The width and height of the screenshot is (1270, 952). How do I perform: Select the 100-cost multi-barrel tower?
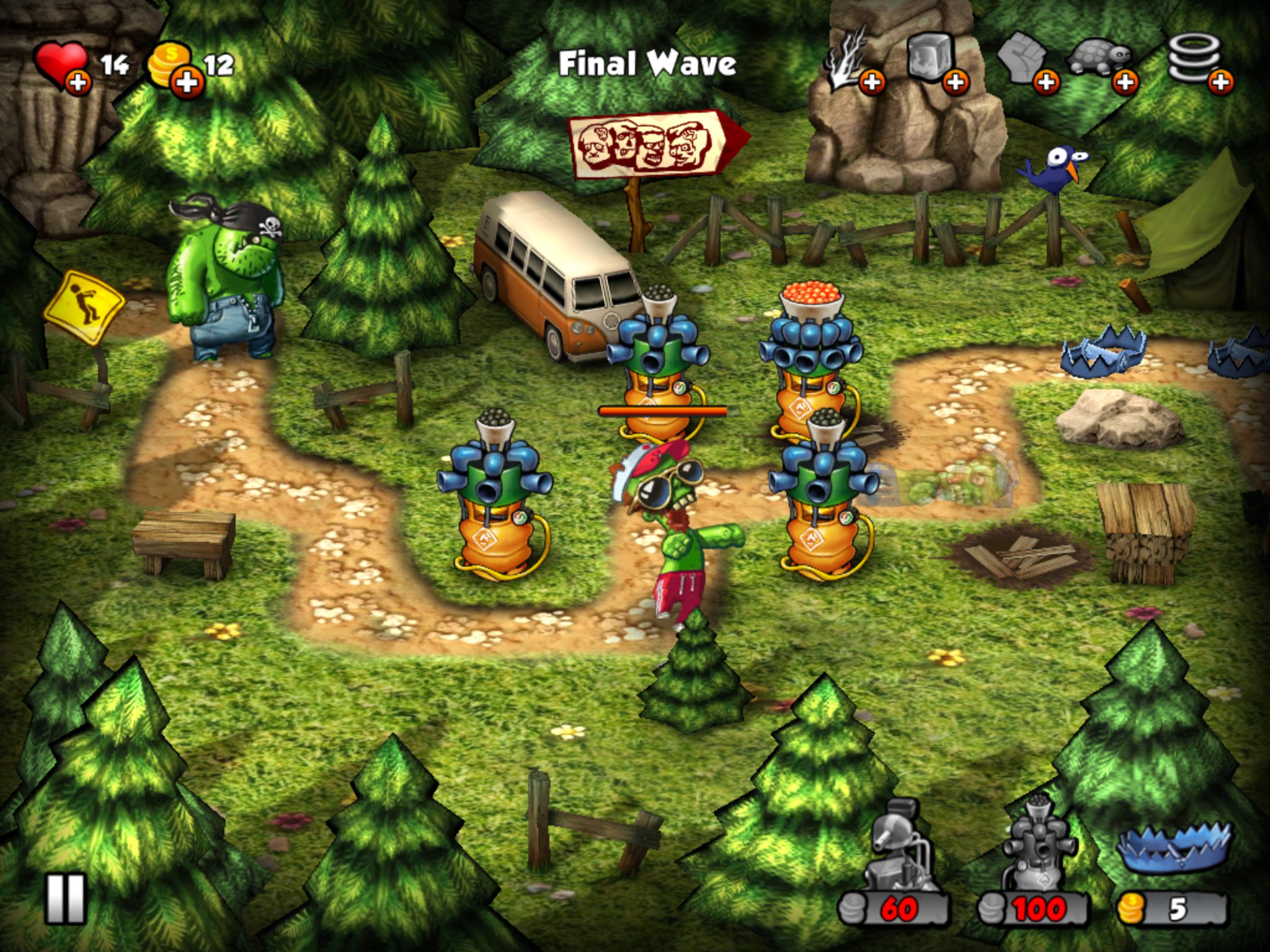(1034, 868)
